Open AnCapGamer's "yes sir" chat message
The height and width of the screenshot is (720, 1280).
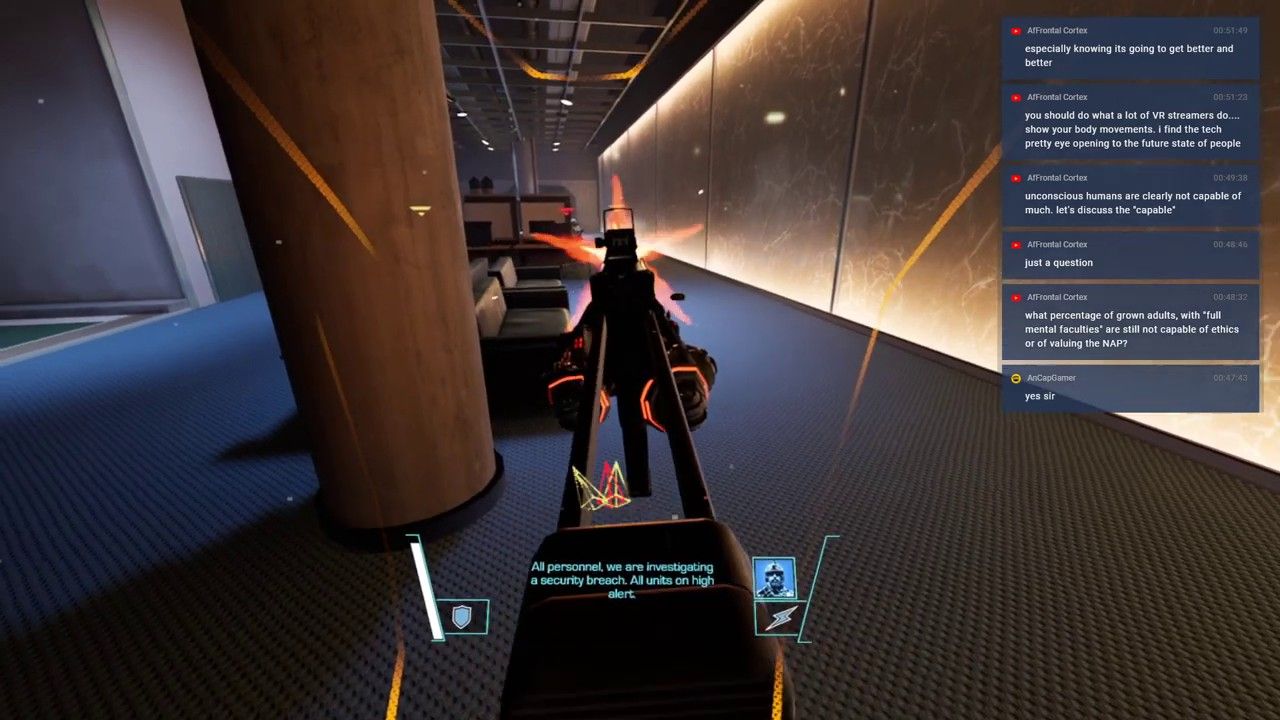(x=1130, y=388)
